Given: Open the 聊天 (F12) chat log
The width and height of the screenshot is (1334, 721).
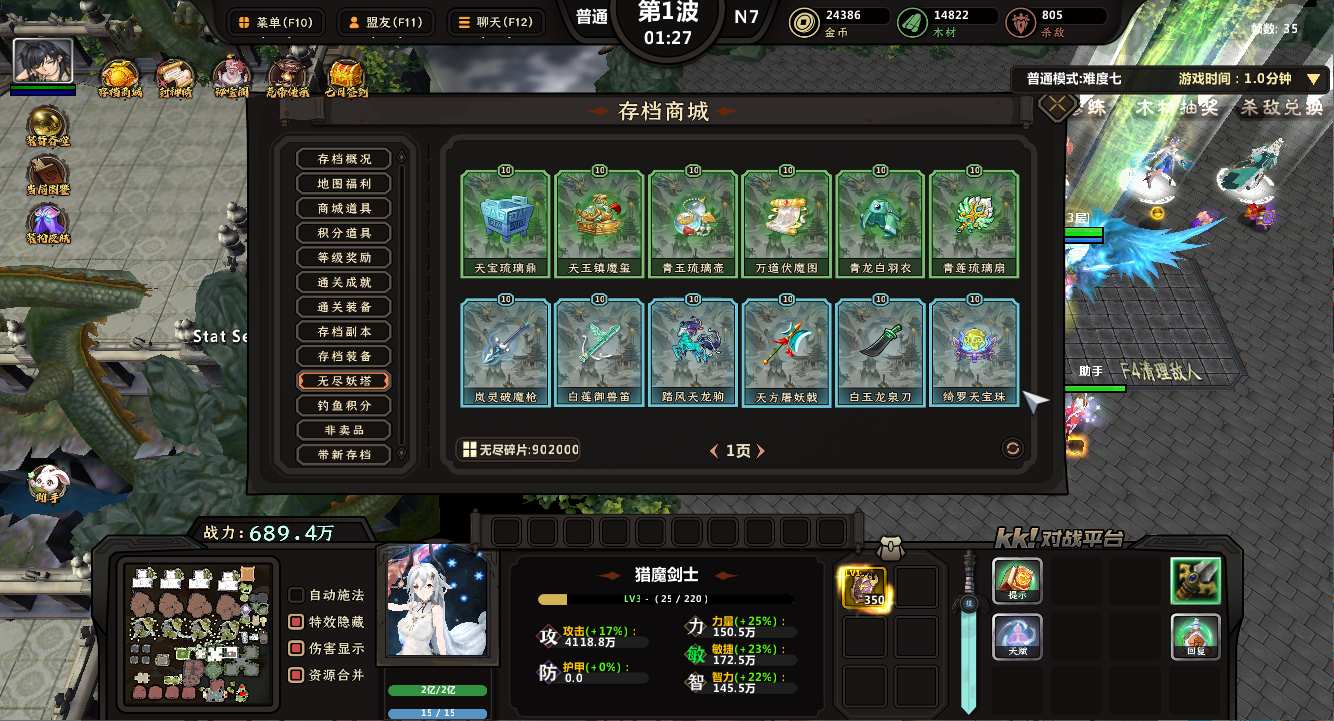Looking at the screenshot, I should 491,22.
